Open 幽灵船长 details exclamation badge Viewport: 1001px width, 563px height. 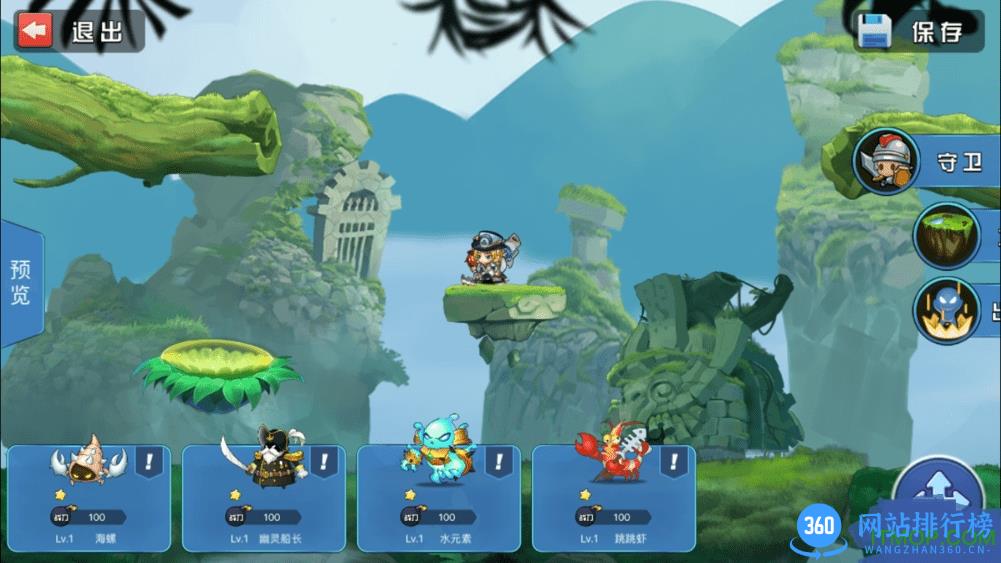pos(325,462)
